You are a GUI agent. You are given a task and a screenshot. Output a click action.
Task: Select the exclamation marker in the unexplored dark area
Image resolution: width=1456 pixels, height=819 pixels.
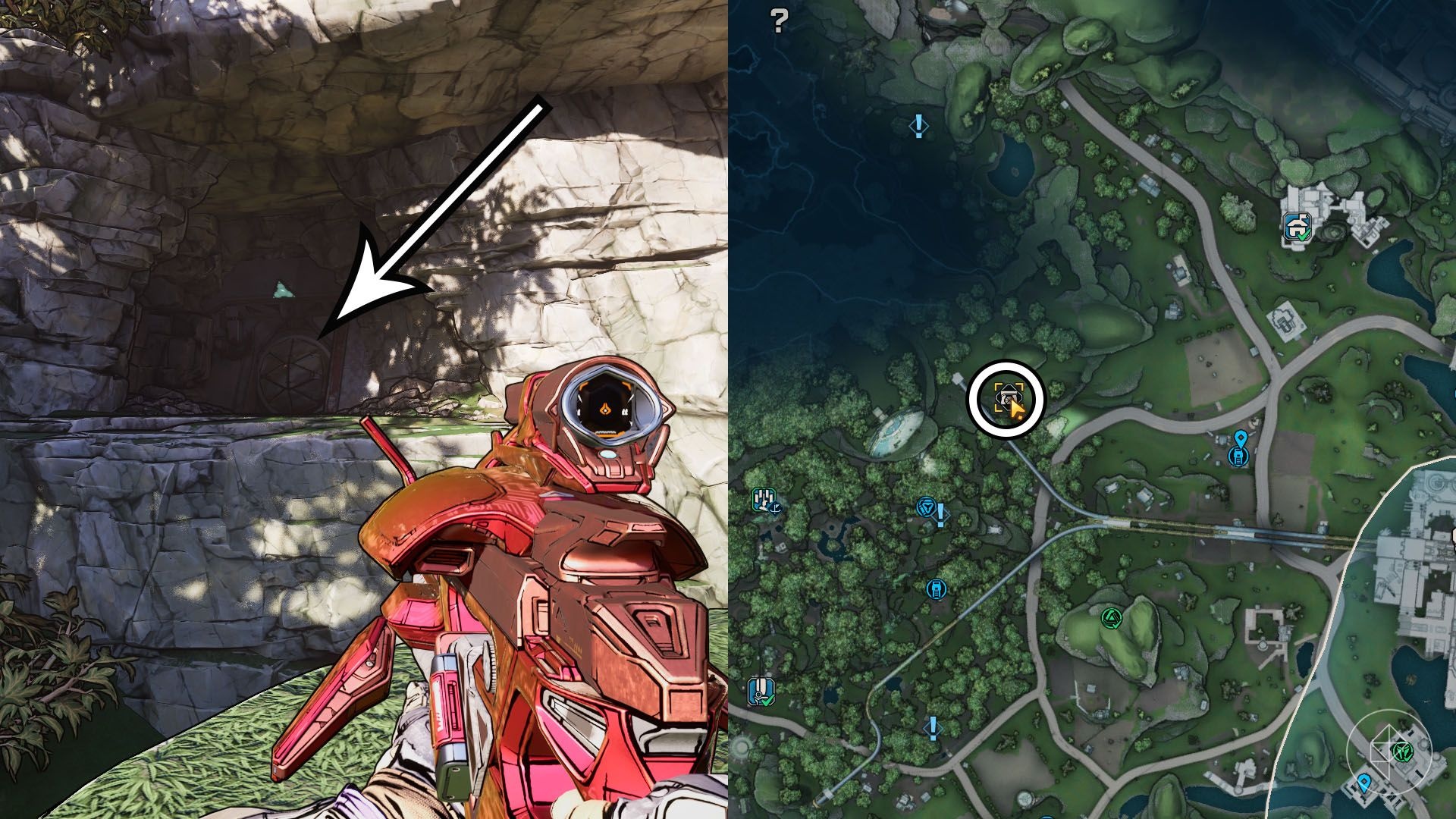pos(919,125)
